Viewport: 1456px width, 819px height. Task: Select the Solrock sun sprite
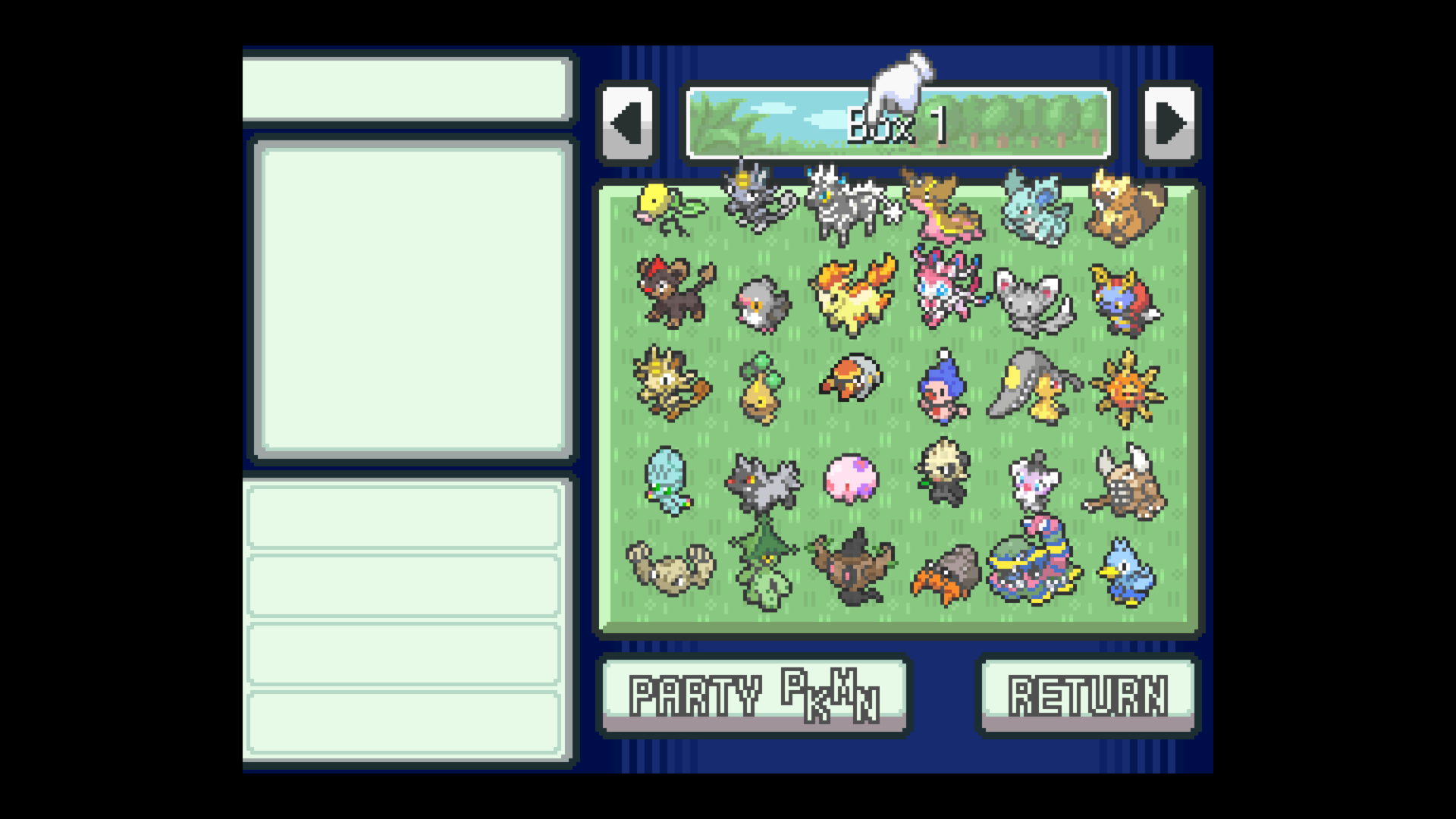click(x=1128, y=388)
